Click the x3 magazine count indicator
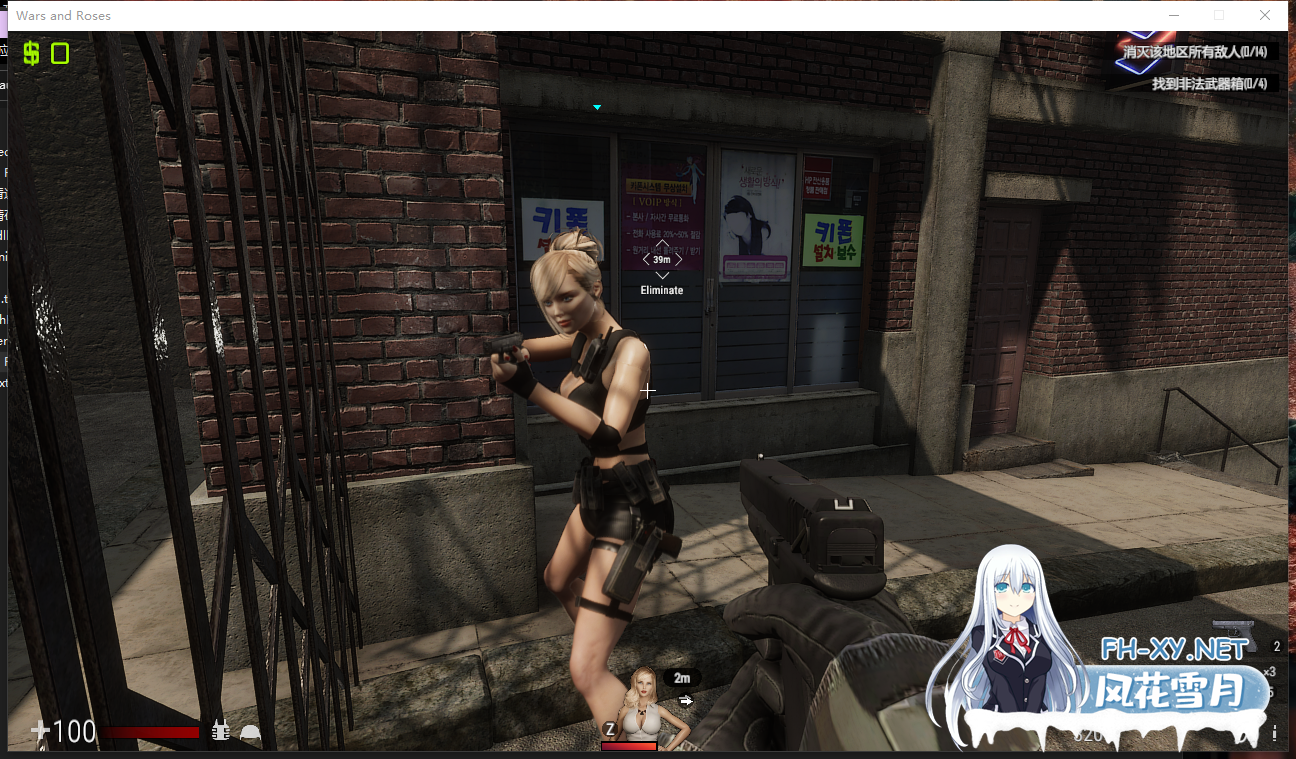The image size is (1296, 759). 1271,672
